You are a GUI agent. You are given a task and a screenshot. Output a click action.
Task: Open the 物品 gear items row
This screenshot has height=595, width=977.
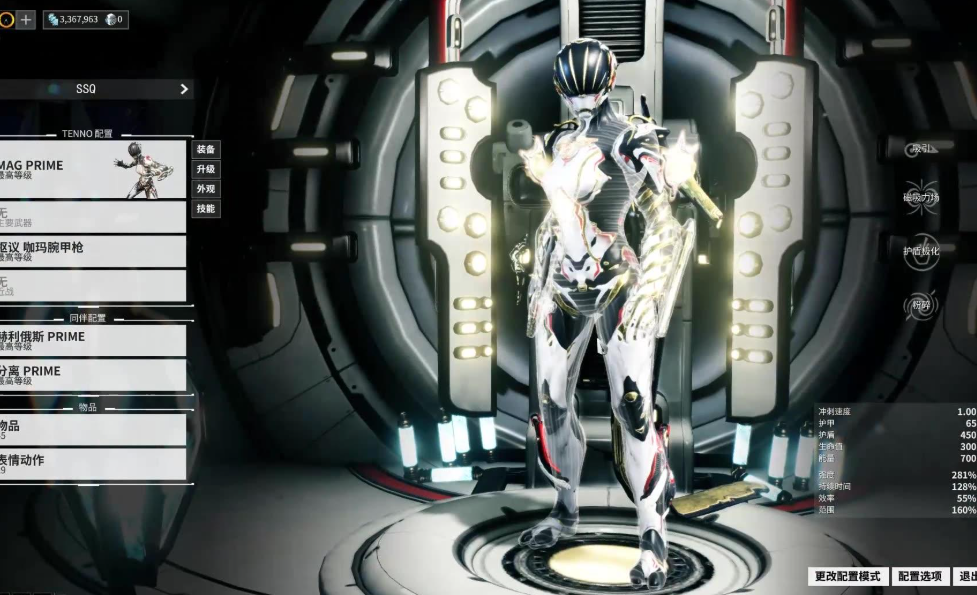coord(92,430)
